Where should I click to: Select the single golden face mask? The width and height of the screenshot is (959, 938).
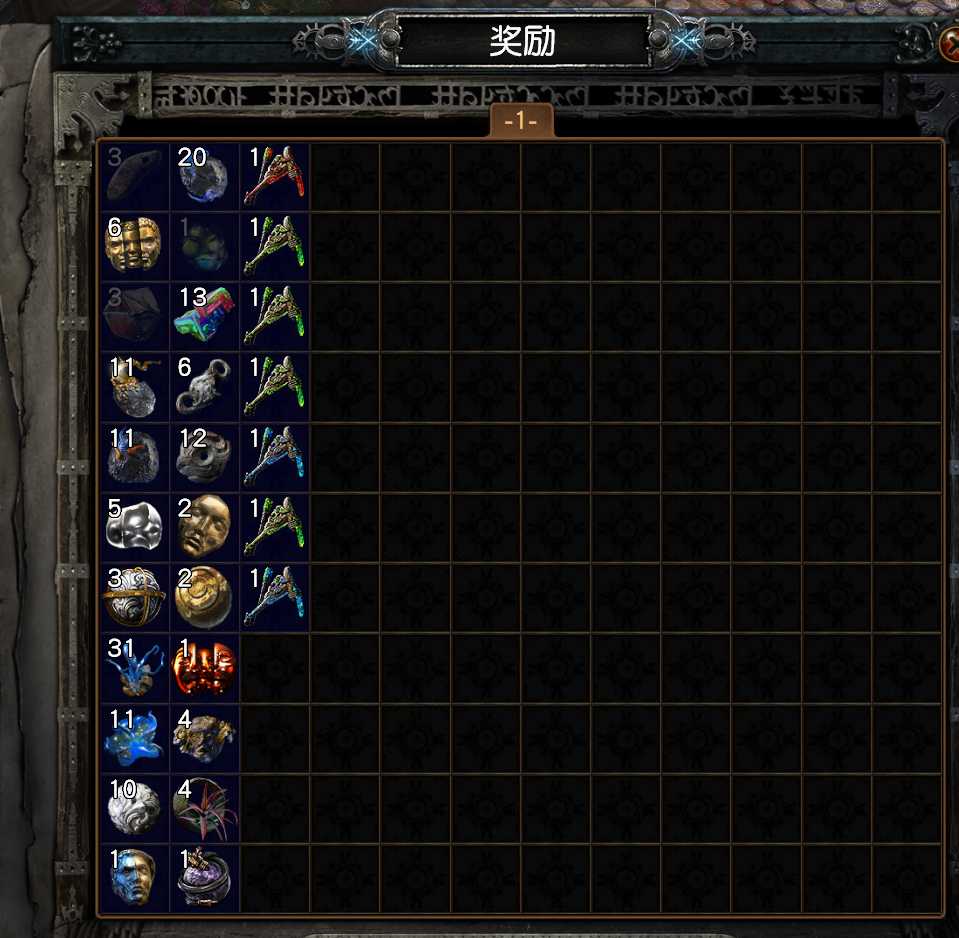pos(204,527)
